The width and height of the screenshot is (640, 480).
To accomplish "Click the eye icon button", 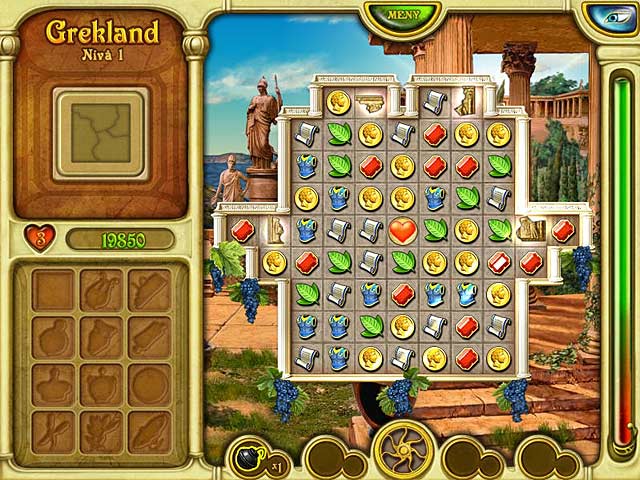I will [612, 17].
